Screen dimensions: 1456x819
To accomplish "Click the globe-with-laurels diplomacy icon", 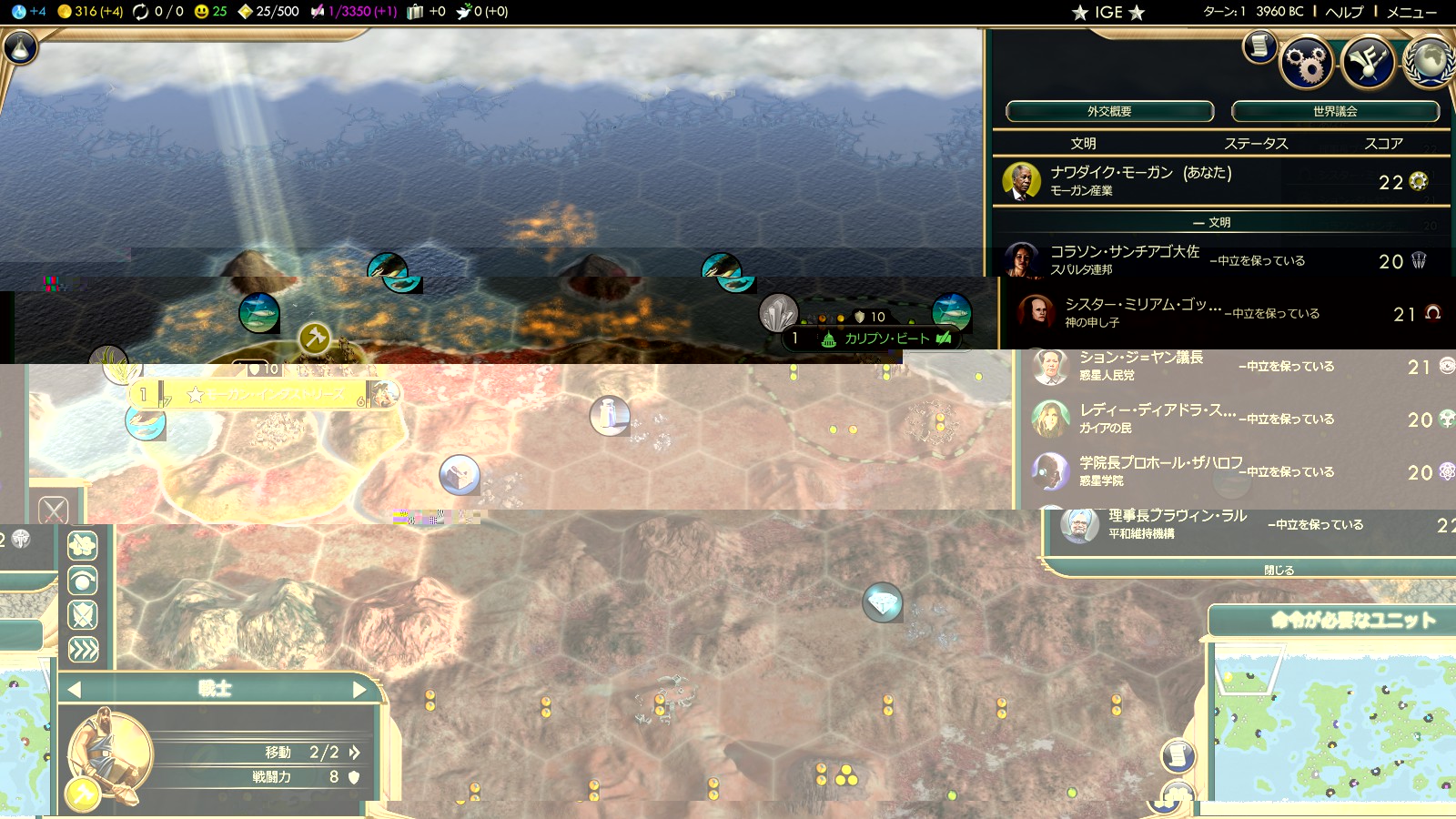I will pos(1431,62).
